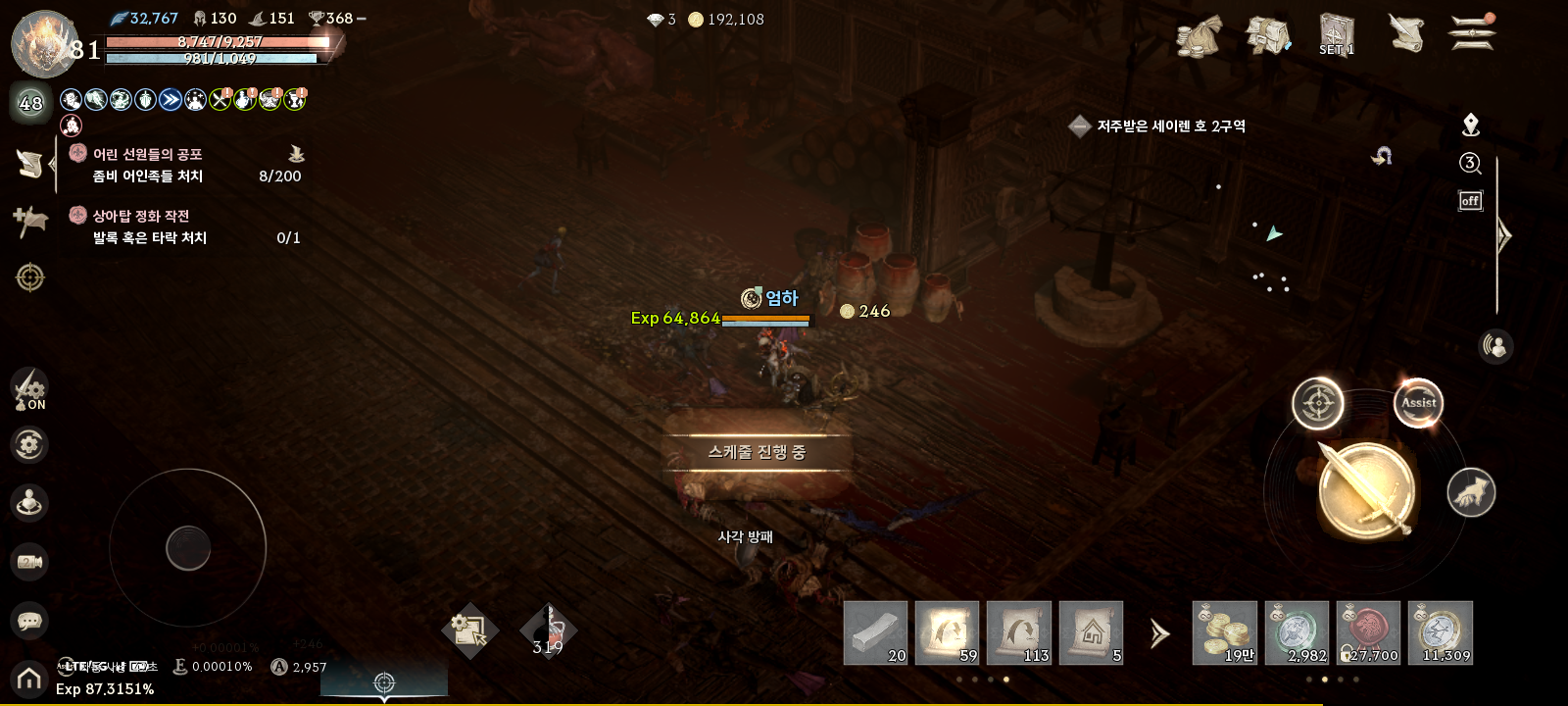The height and width of the screenshot is (706, 1568).
Task: Tap the crosshair target-lock button
Action: pos(1317,403)
